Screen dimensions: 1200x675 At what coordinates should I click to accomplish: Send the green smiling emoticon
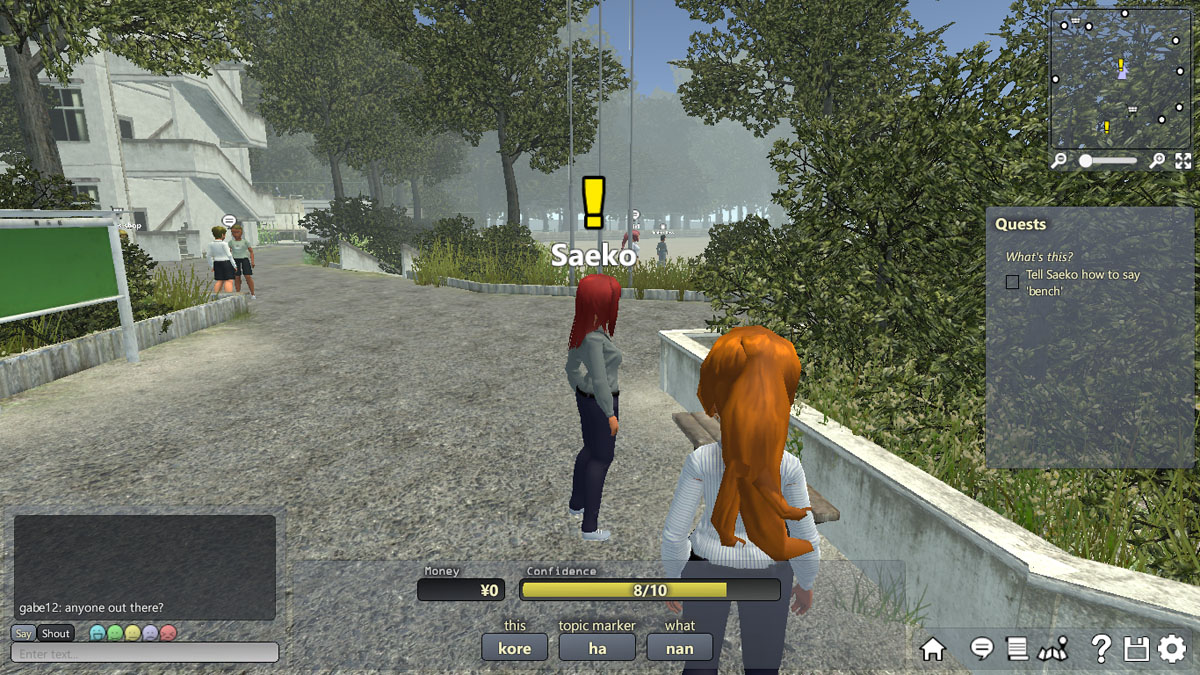coord(115,633)
